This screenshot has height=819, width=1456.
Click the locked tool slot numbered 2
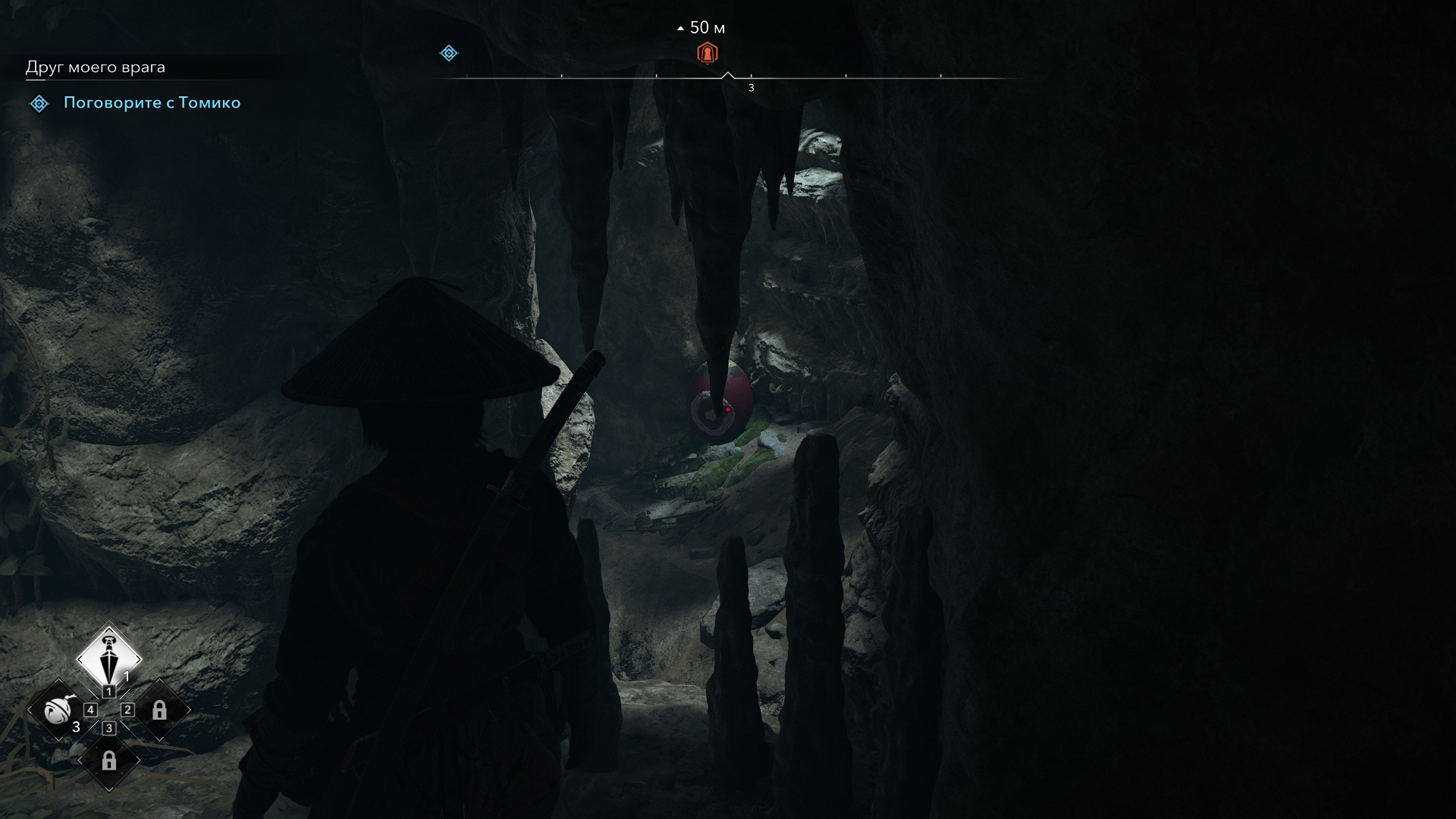point(159,711)
